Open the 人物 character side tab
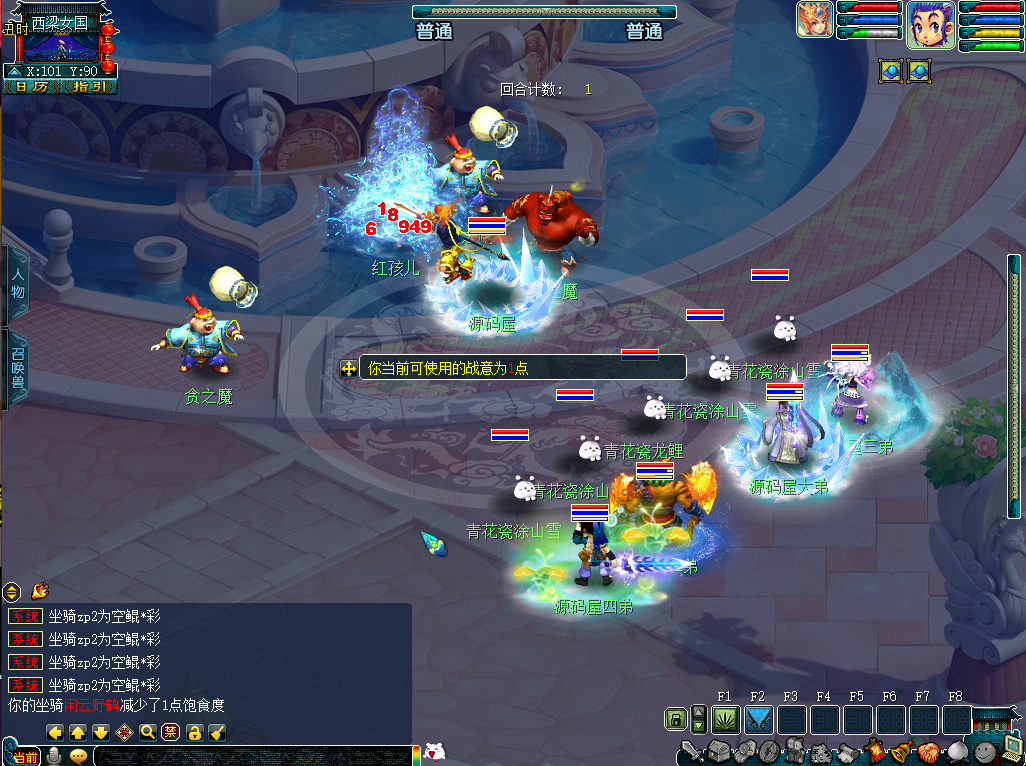 (x=16, y=284)
